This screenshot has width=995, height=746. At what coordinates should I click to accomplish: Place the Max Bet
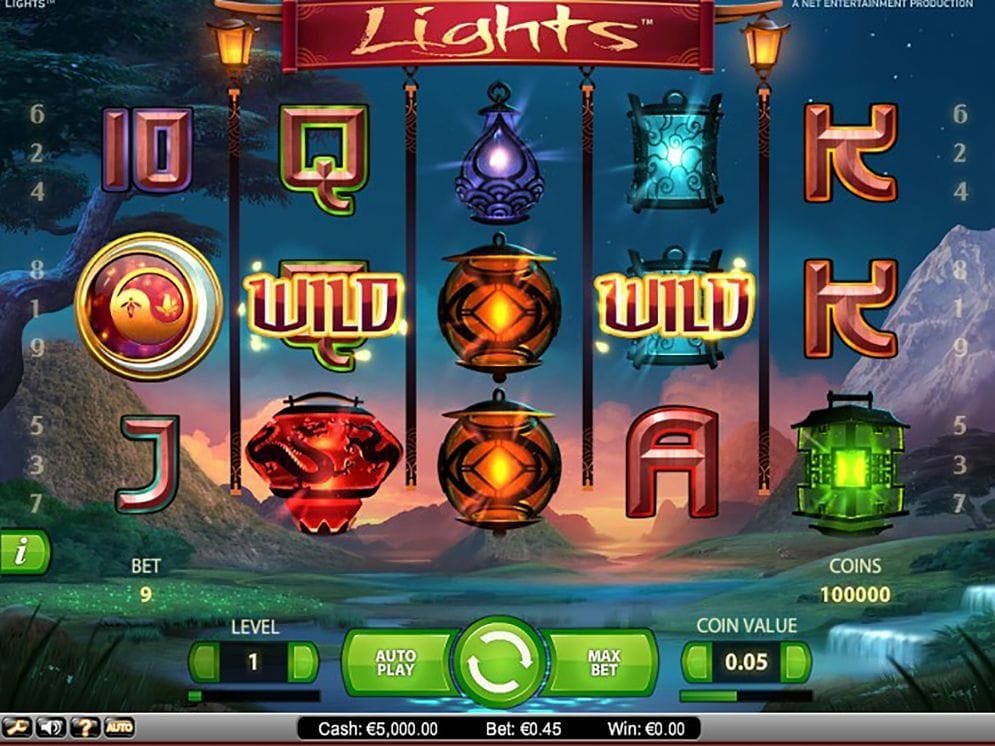tap(604, 663)
